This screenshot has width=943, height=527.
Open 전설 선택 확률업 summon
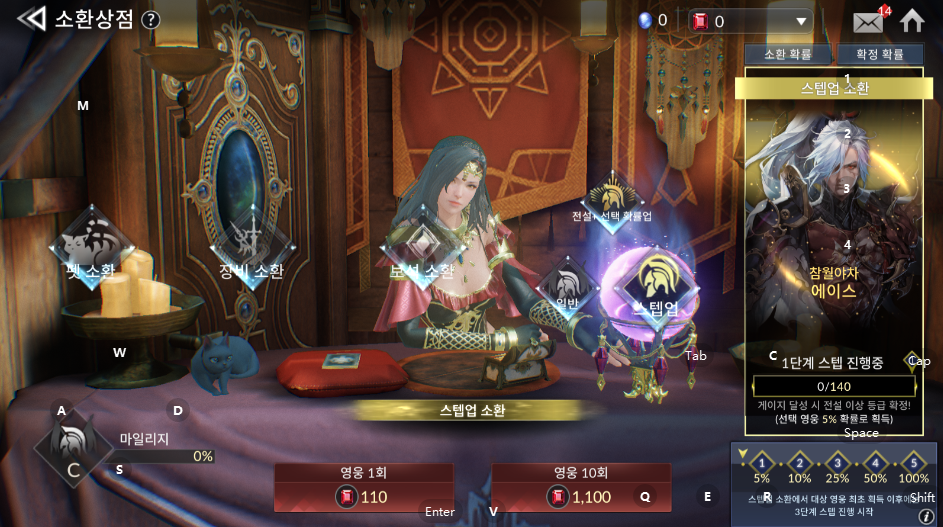[612, 198]
